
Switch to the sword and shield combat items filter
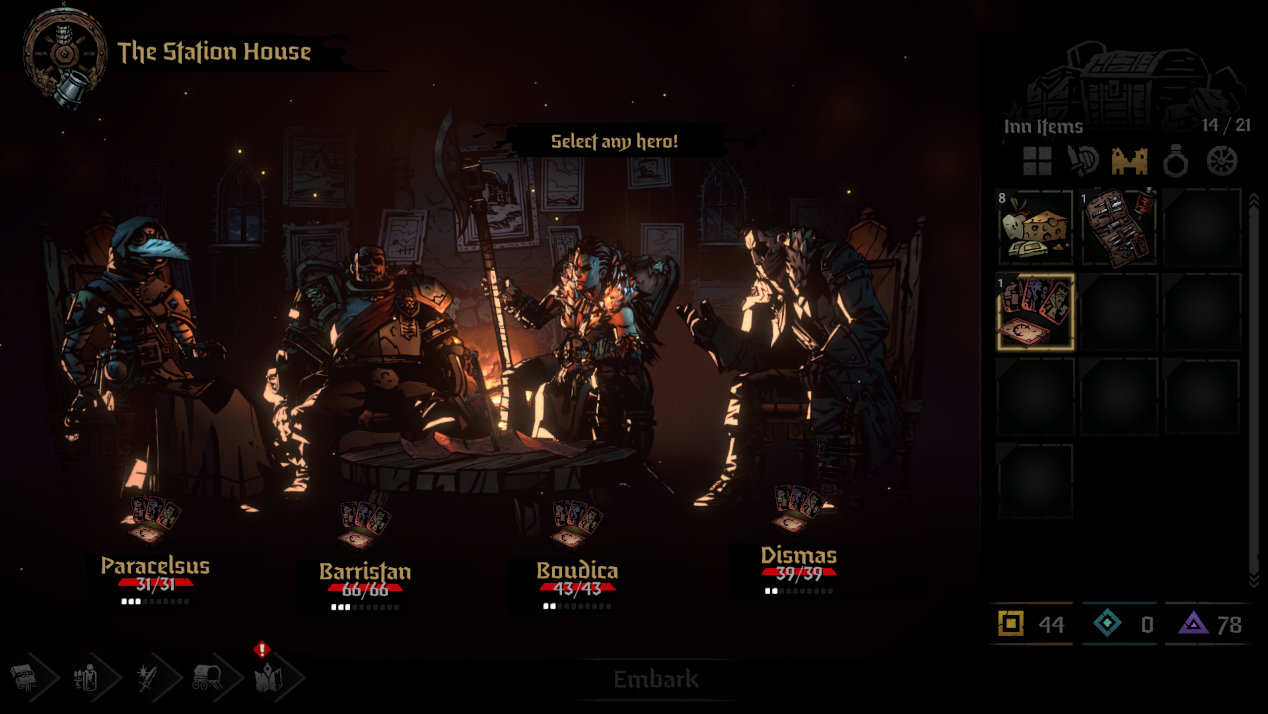click(1083, 161)
